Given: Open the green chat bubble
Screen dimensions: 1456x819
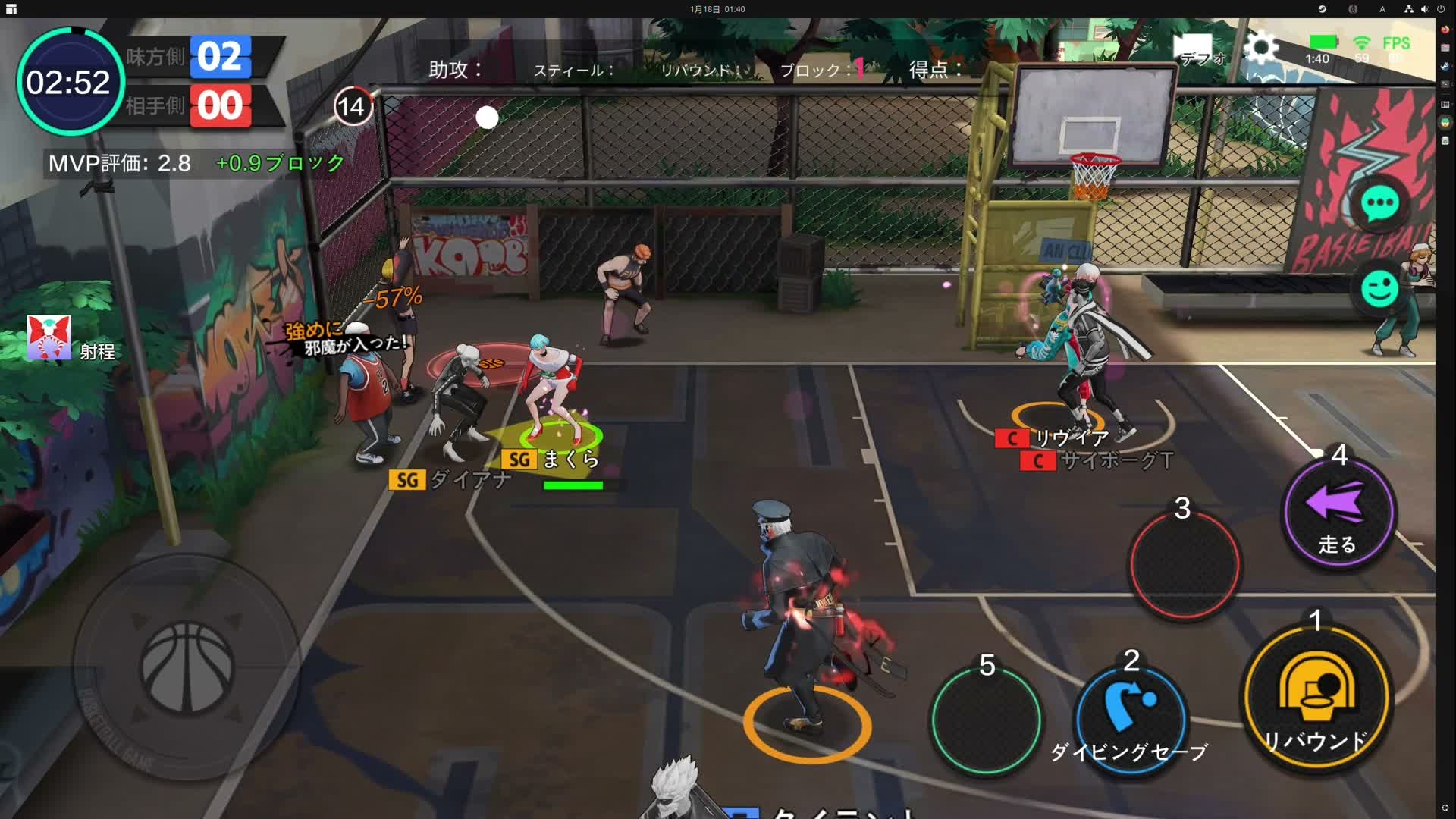Looking at the screenshot, I should [1379, 203].
